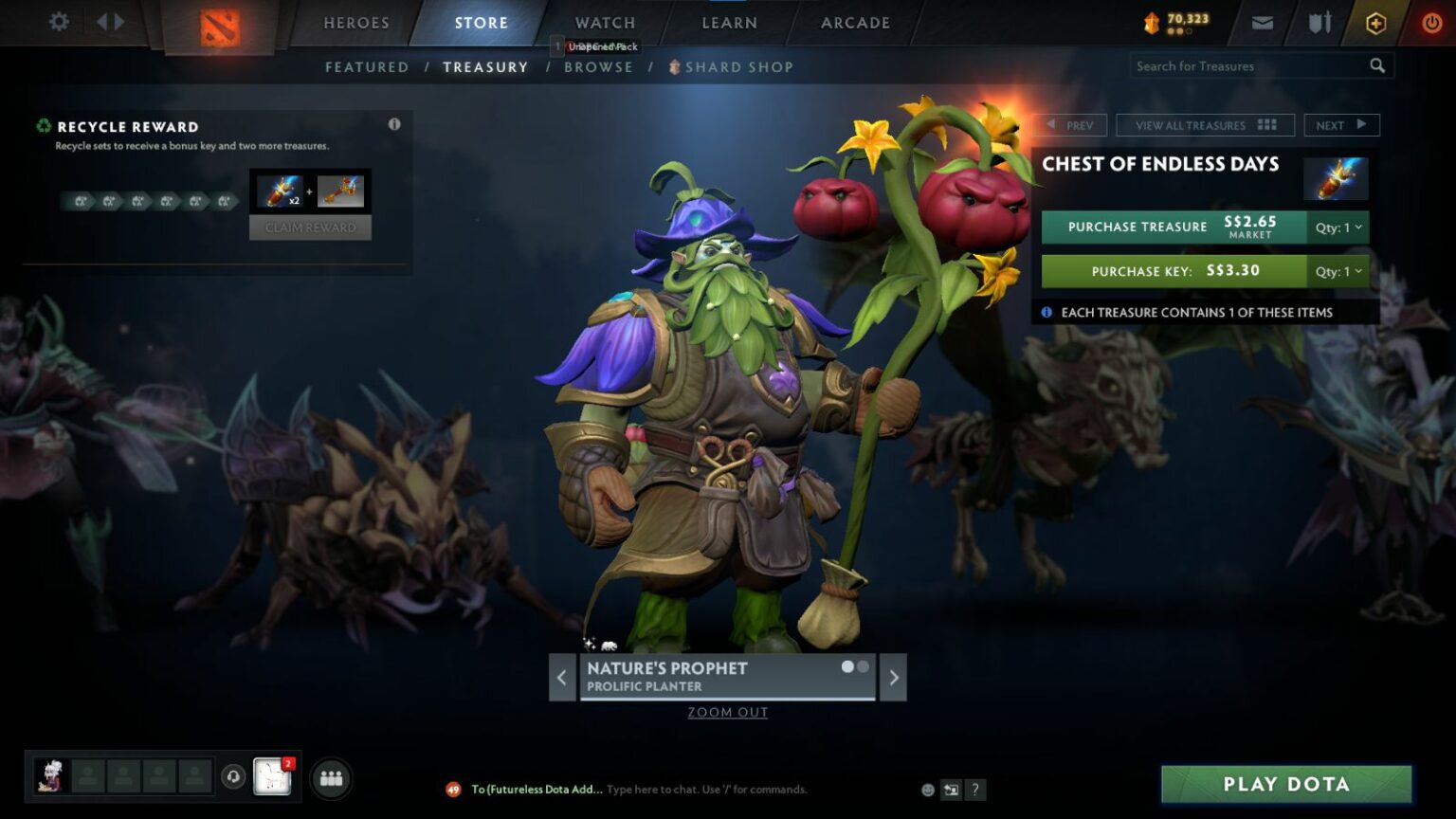
Task: Open the Purchase Key quantity dropdown
Action: (1337, 271)
